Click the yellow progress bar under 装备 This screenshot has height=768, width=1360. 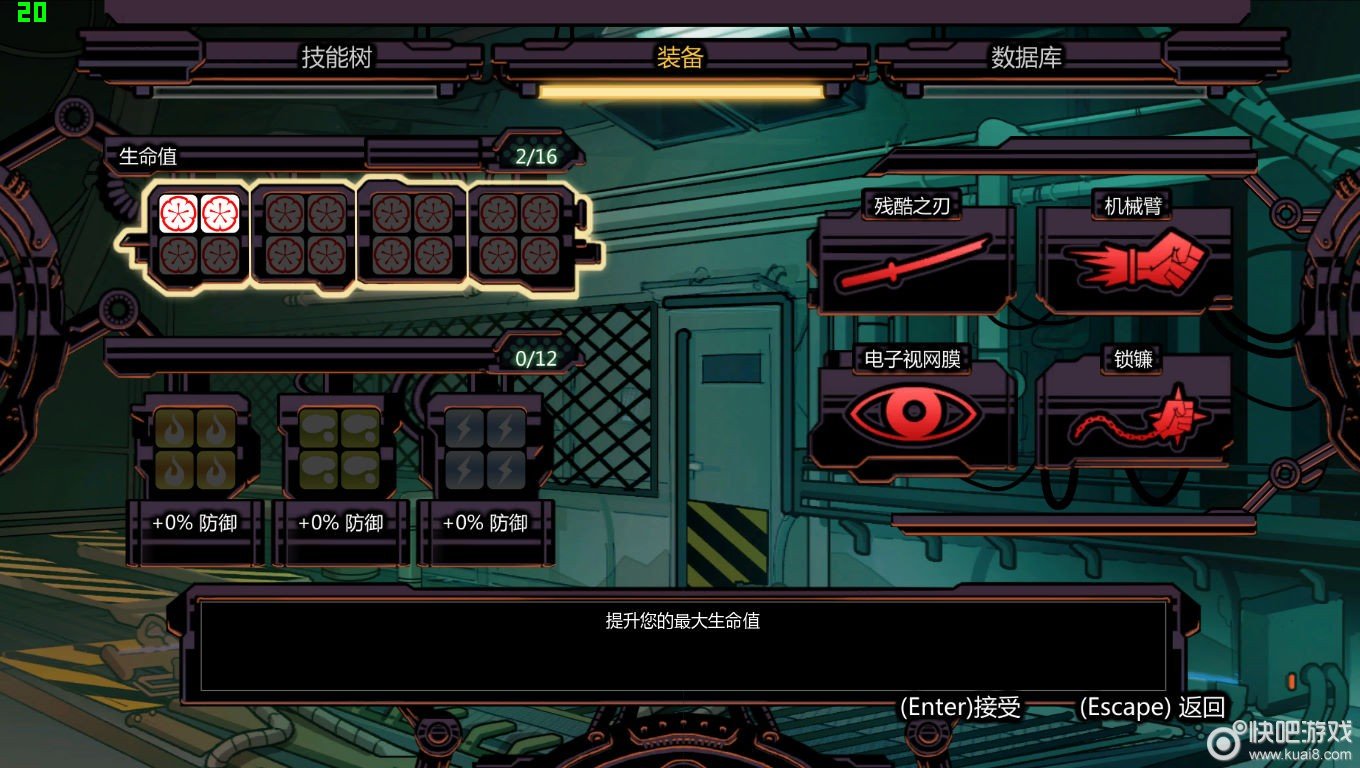pyautogui.click(x=681, y=91)
